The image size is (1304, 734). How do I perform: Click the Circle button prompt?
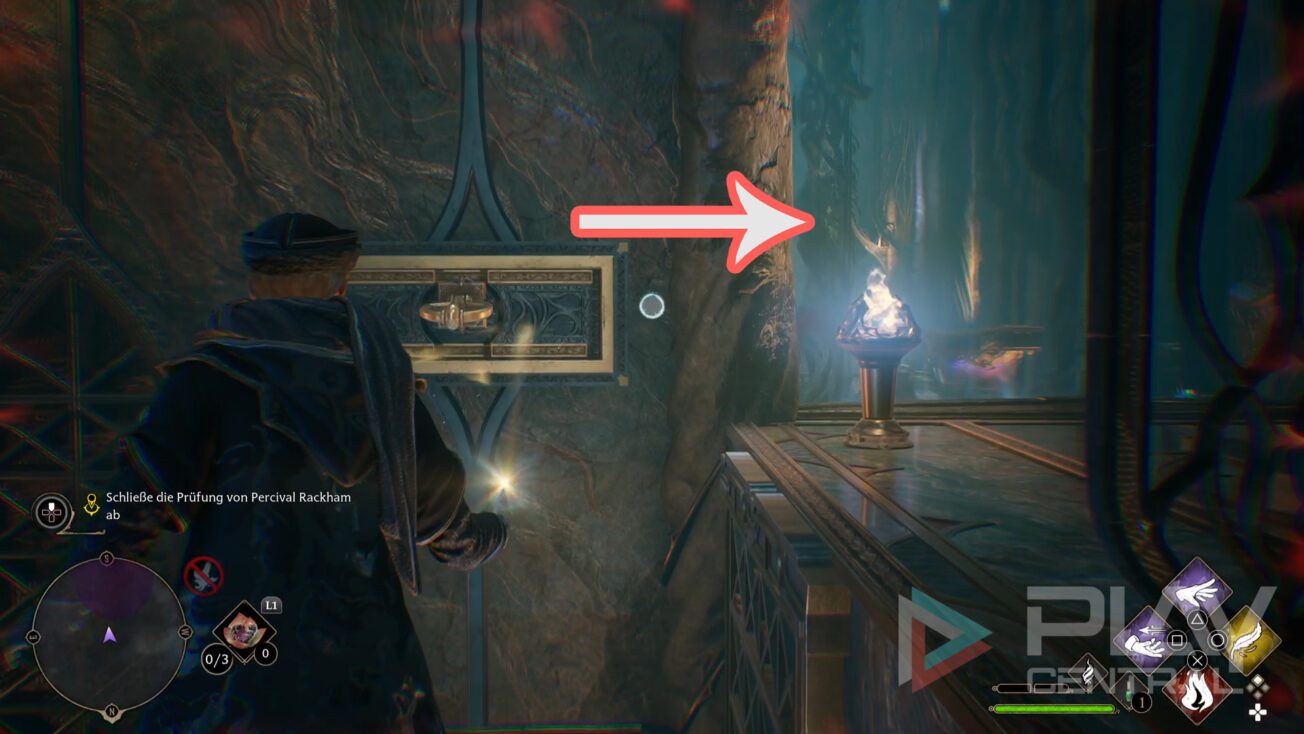1217,638
